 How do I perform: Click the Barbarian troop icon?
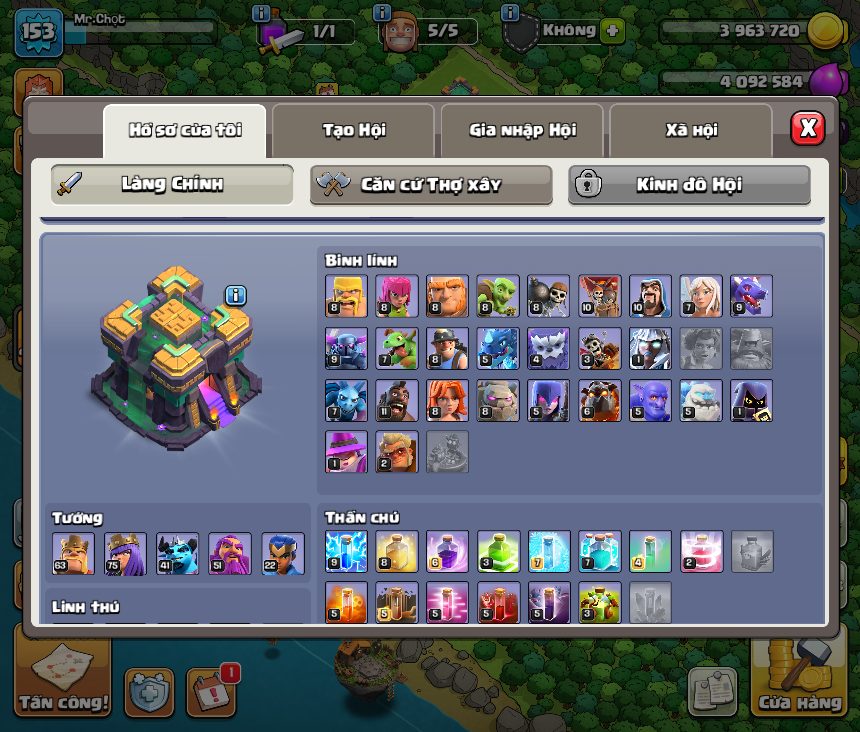(x=346, y=296)
